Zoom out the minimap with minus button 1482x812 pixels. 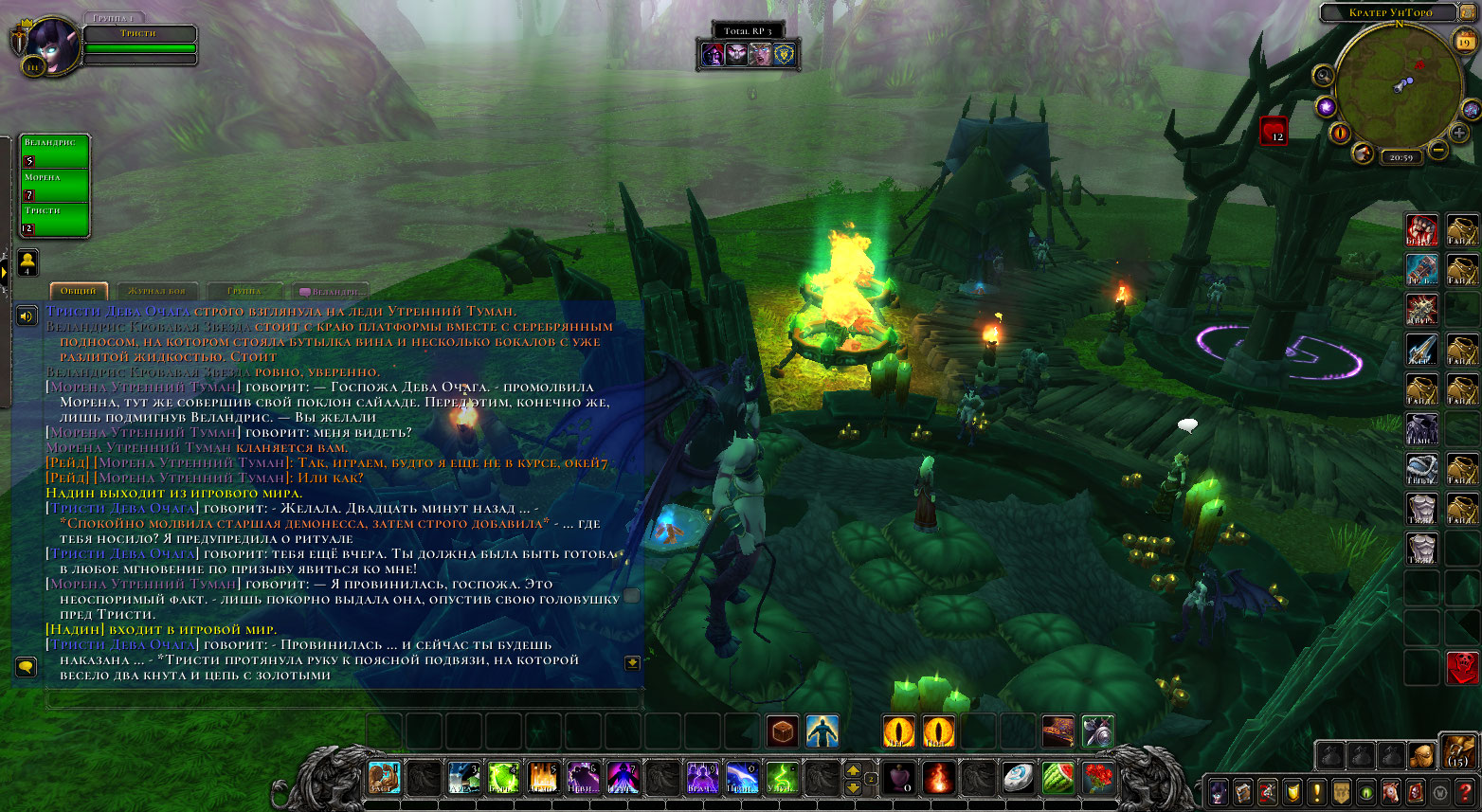coord(1437,150)
